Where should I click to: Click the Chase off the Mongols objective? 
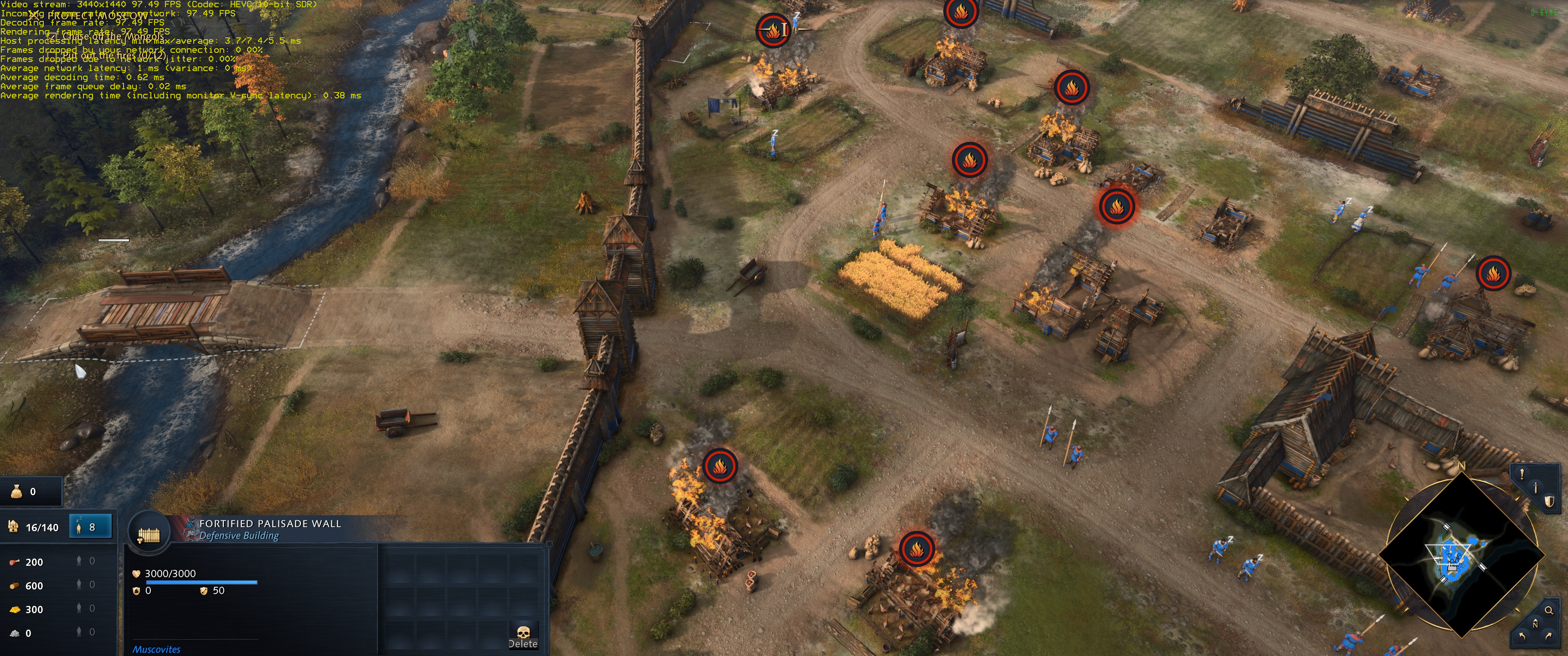click(x=113, y=36)
